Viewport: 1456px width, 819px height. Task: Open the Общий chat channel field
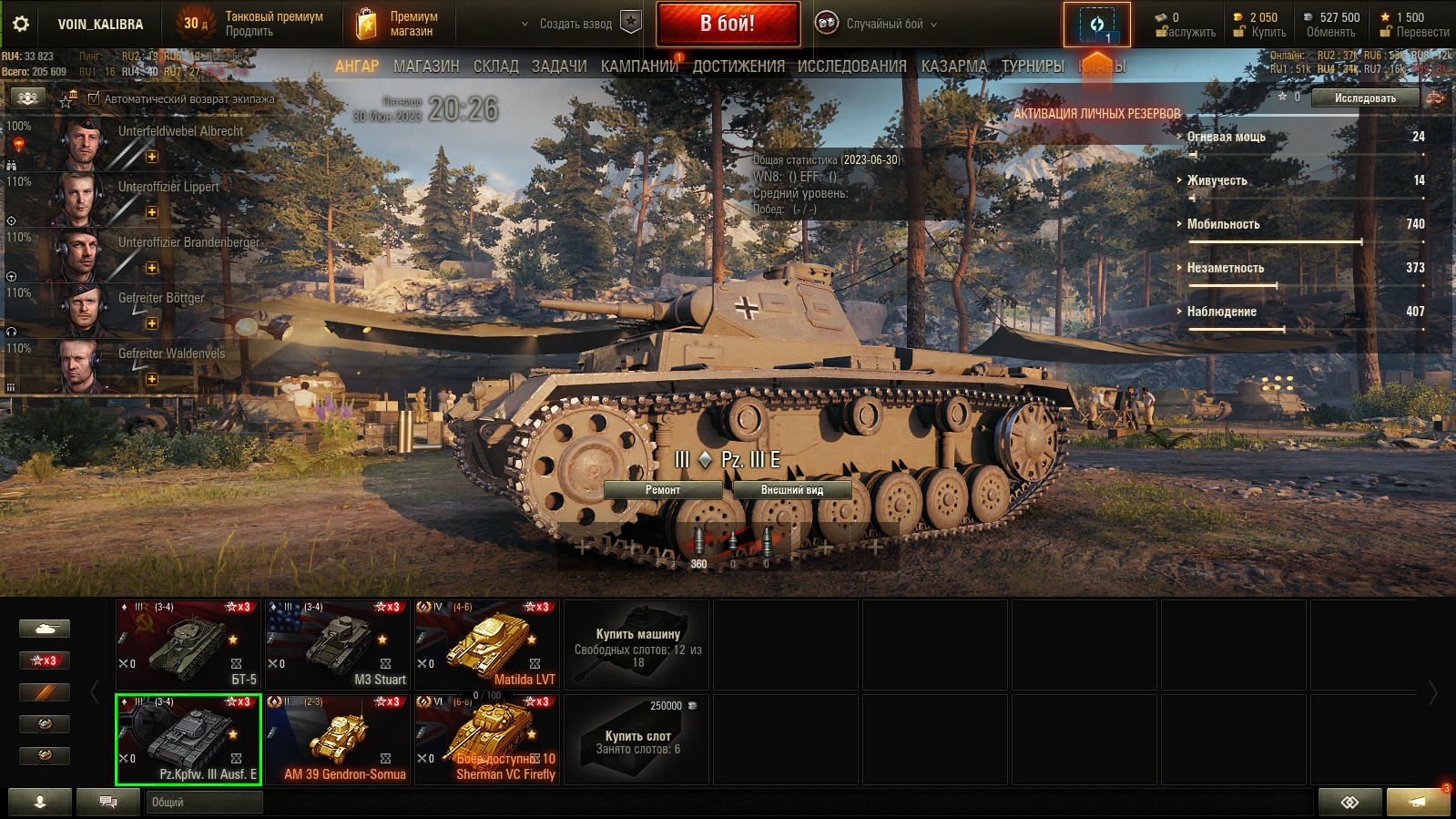(x=204, y=802)
